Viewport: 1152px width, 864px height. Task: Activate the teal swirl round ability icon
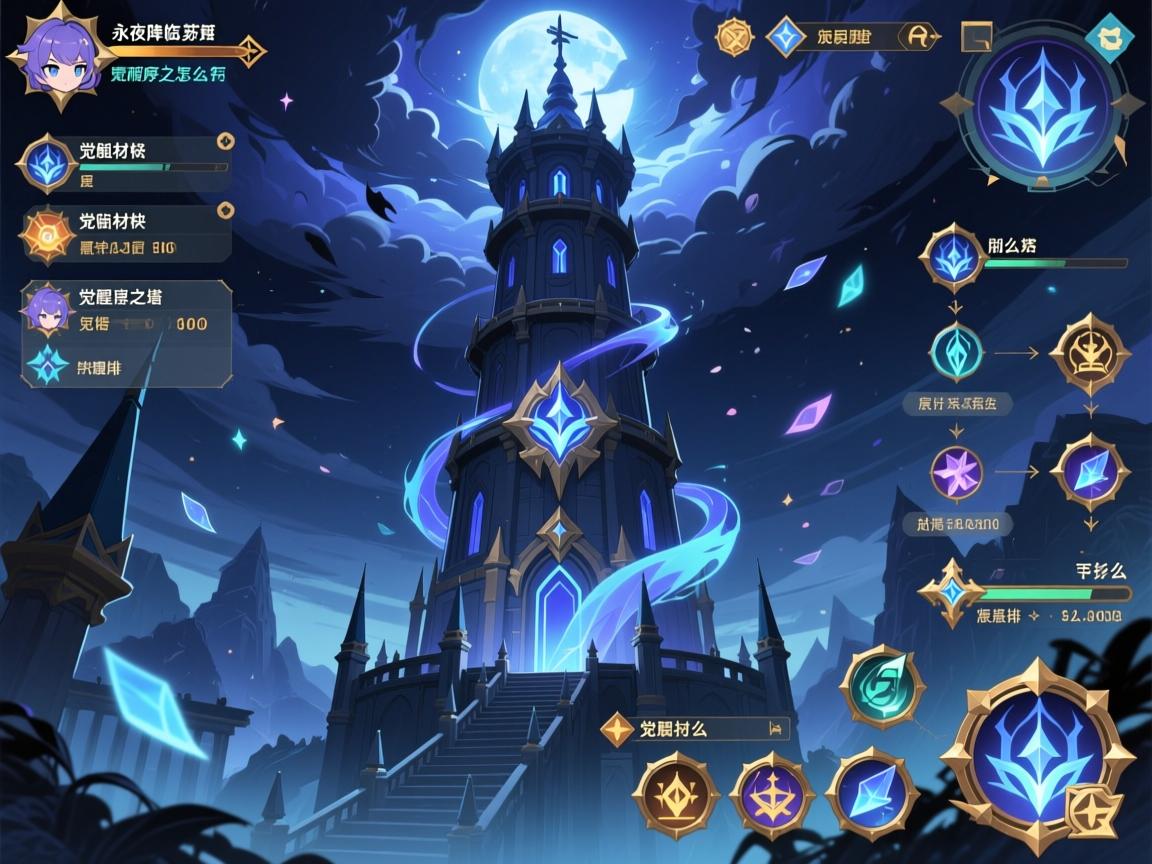pyautogui.click(x=881, y=687)
